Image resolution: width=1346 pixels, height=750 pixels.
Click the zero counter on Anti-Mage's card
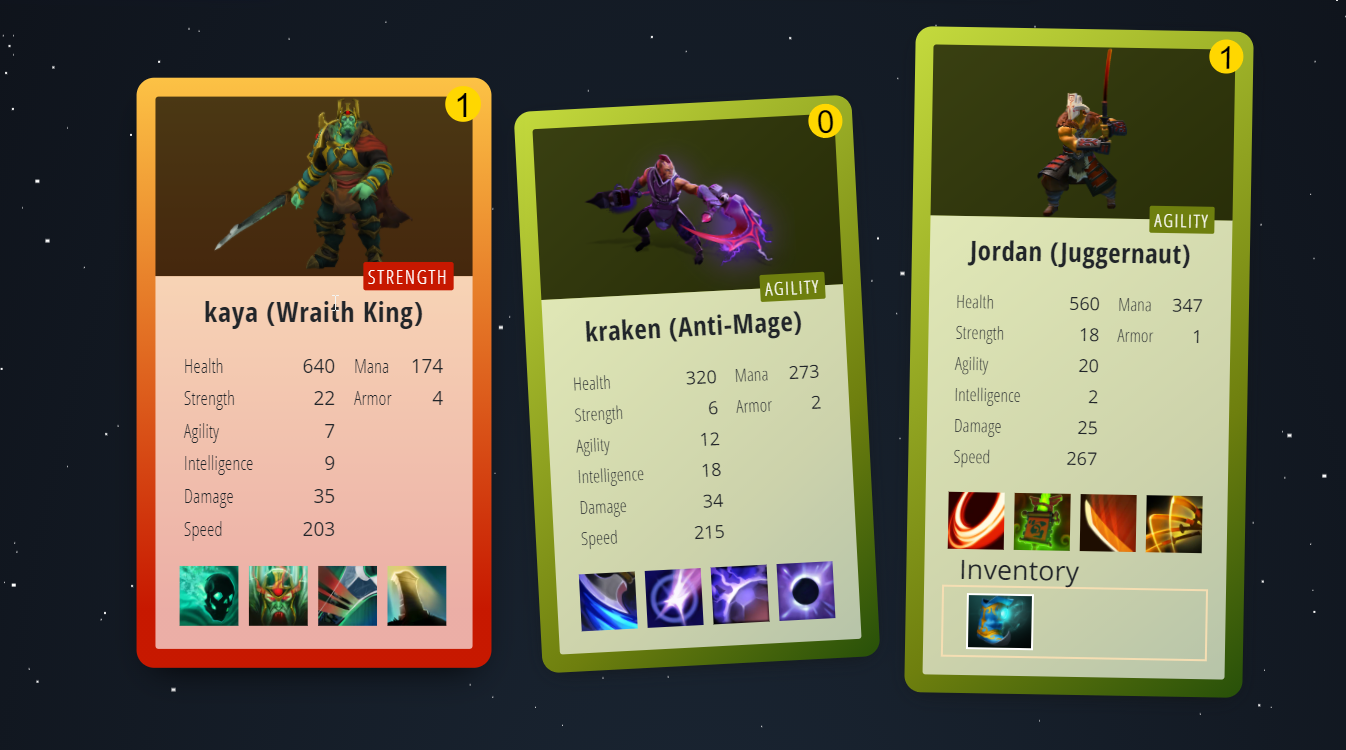[827, 121]
